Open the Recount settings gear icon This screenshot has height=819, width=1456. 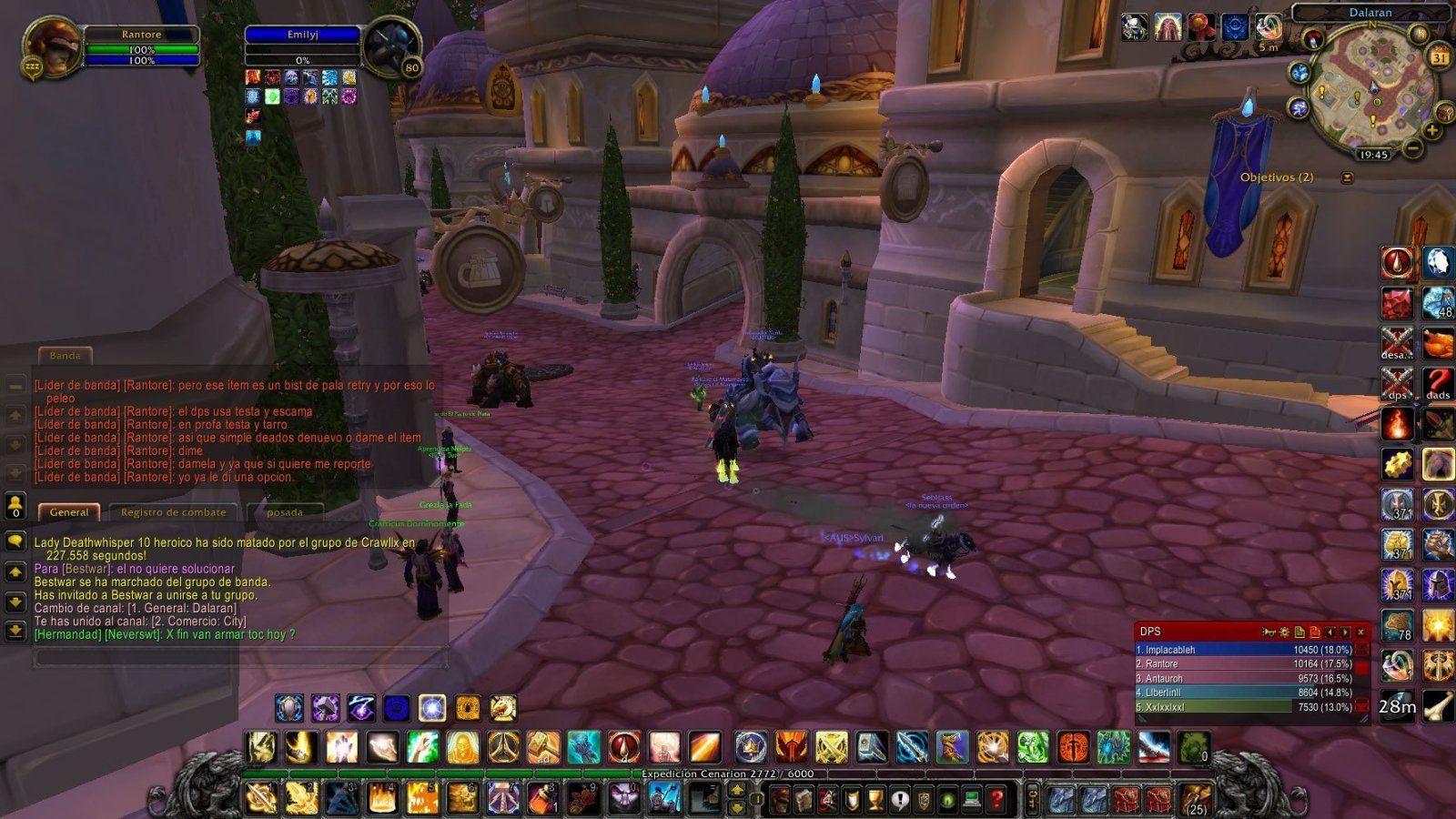(1284, 632)
